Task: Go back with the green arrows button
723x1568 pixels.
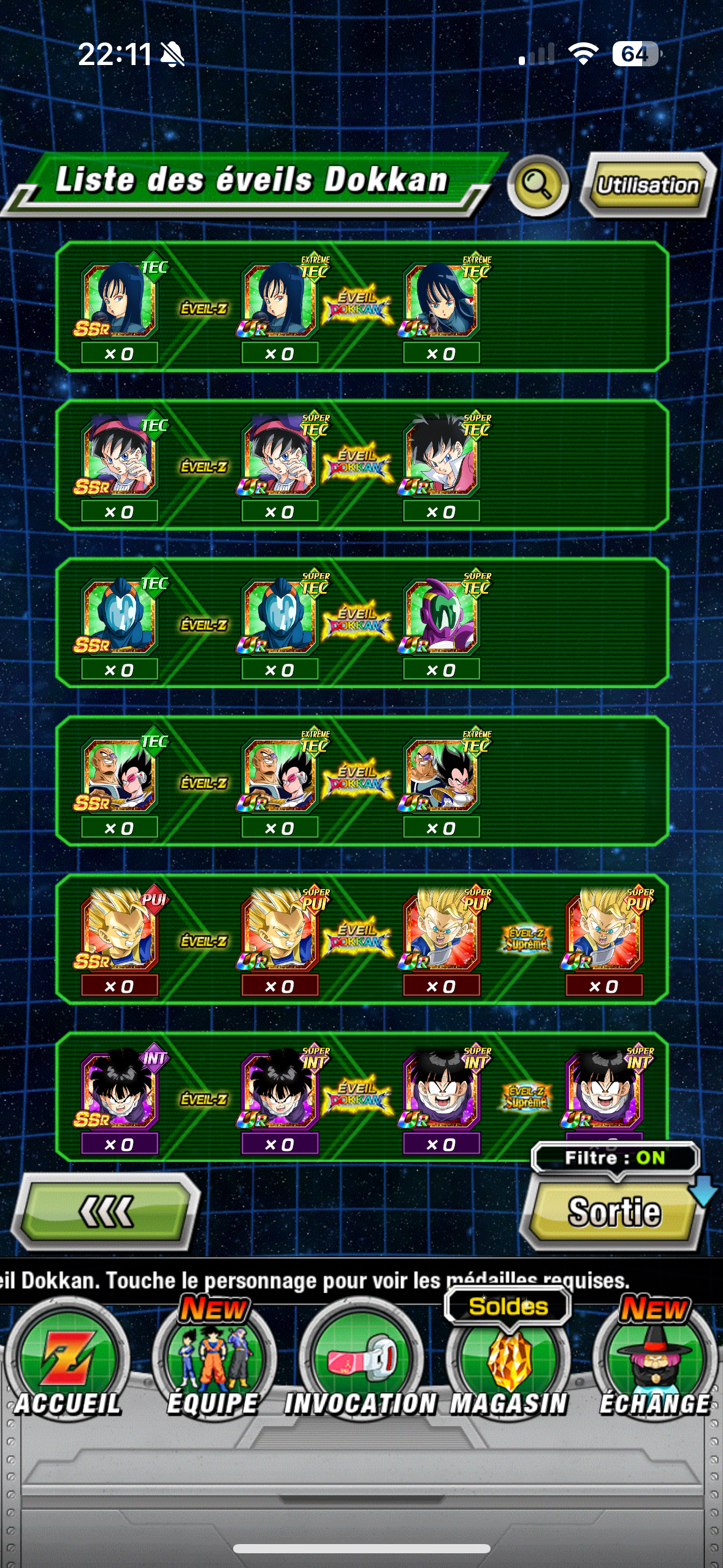Action: tap(105, 1212)
